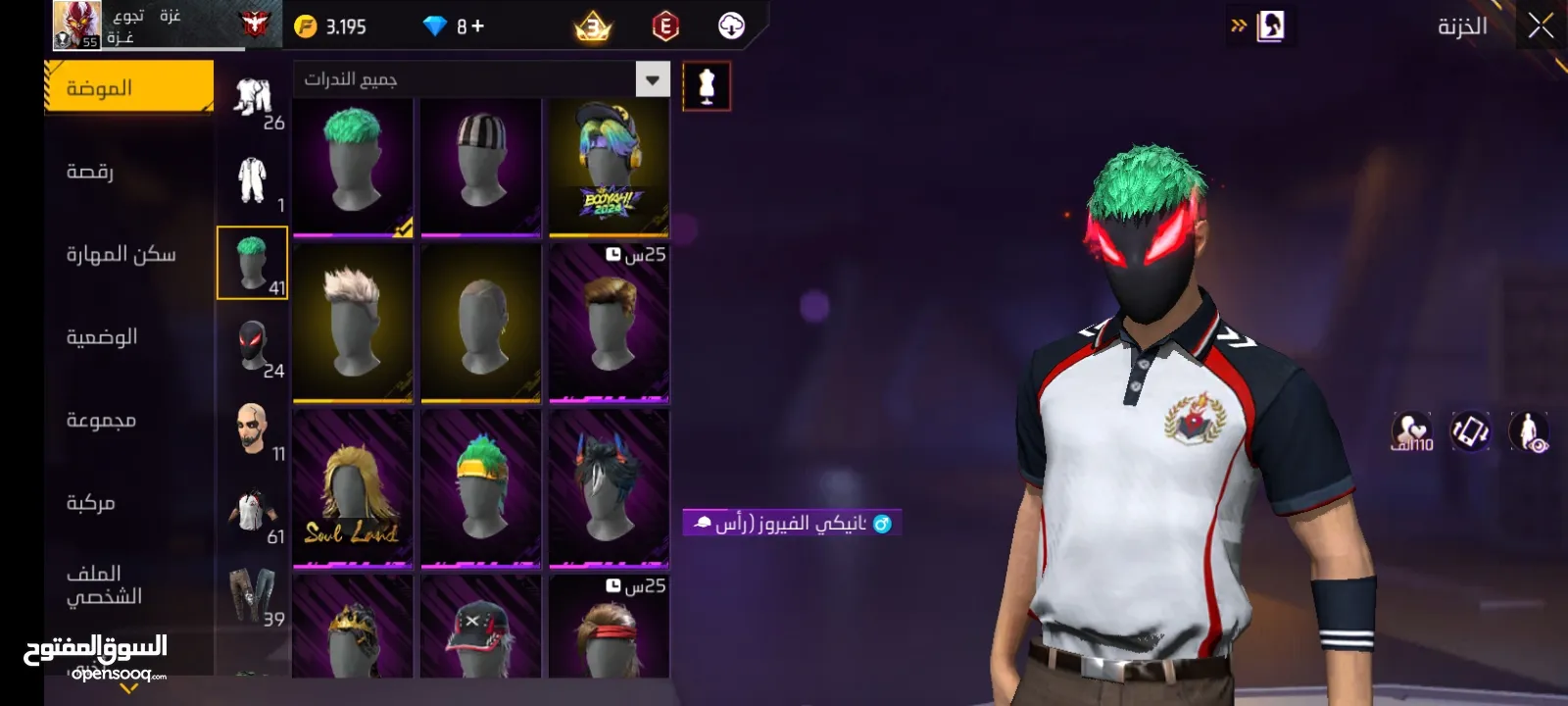1568x706 pixels.
Task: Select the bronze rank badge icon
Action: 593,25
